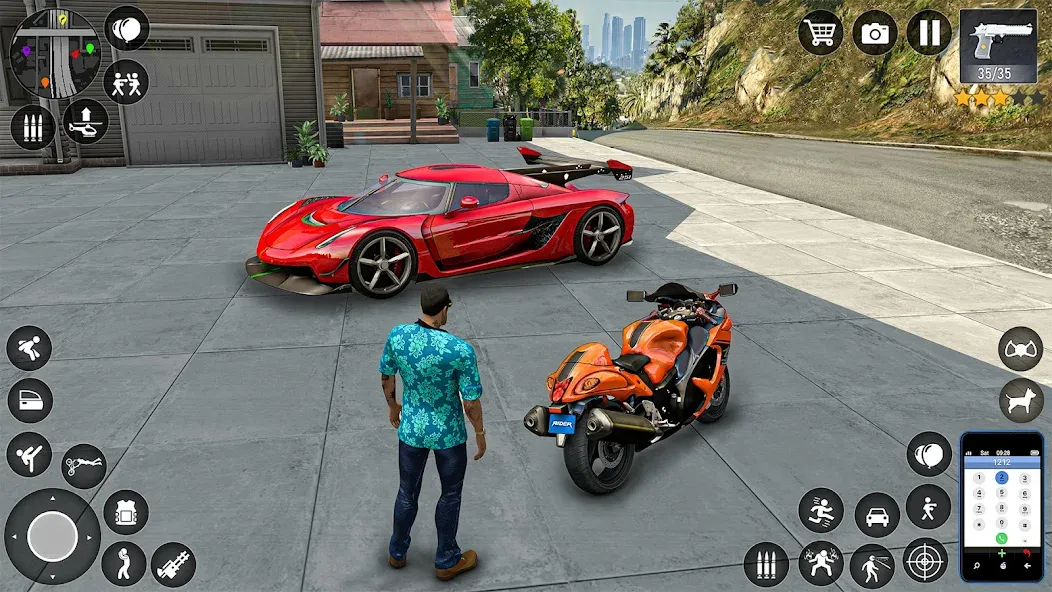Activate the sprint running icon
Image resolution: width=1052 pixels, height=592 pixels.
pyautogui.click(x=821, y=510)
